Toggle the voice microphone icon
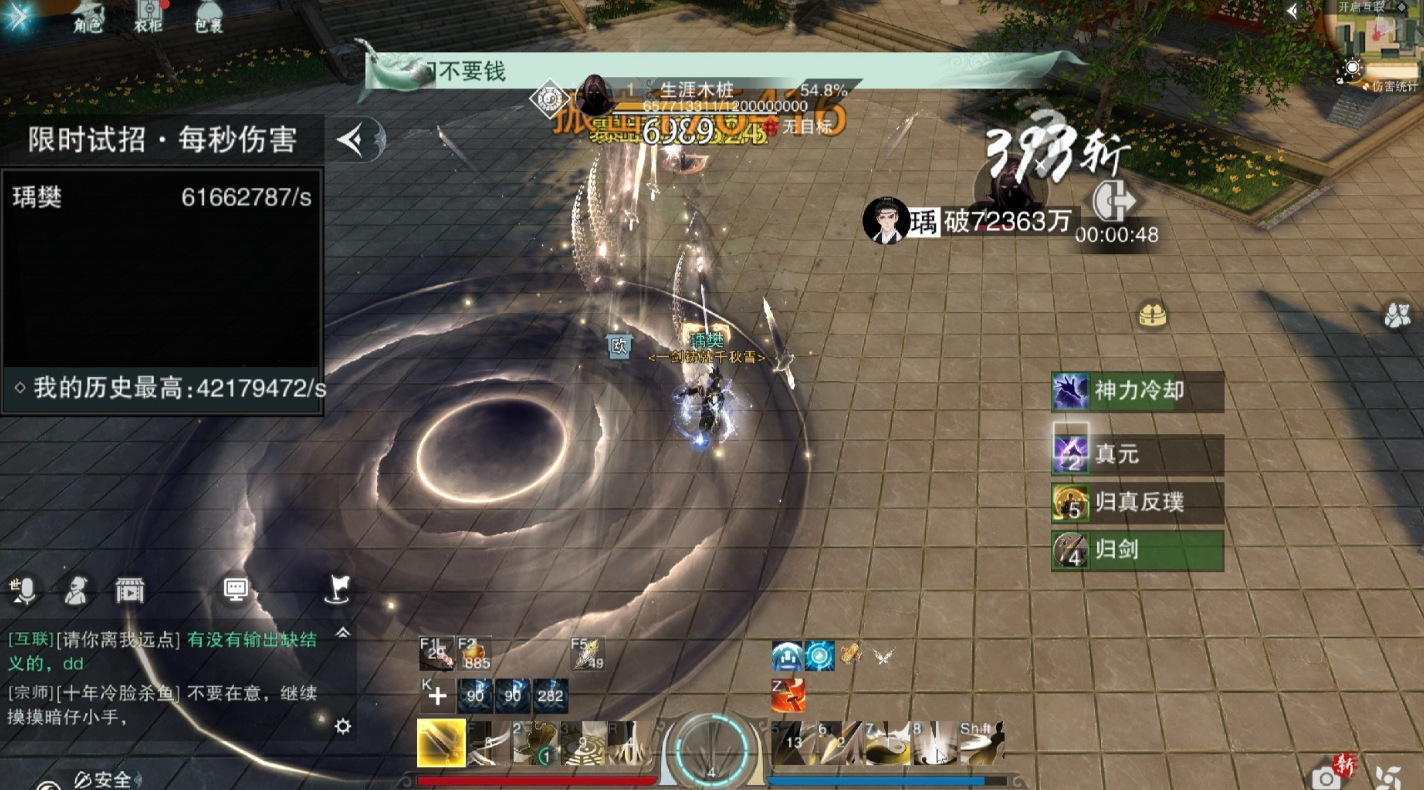The image size is (1424, 790). click(23, 591)
